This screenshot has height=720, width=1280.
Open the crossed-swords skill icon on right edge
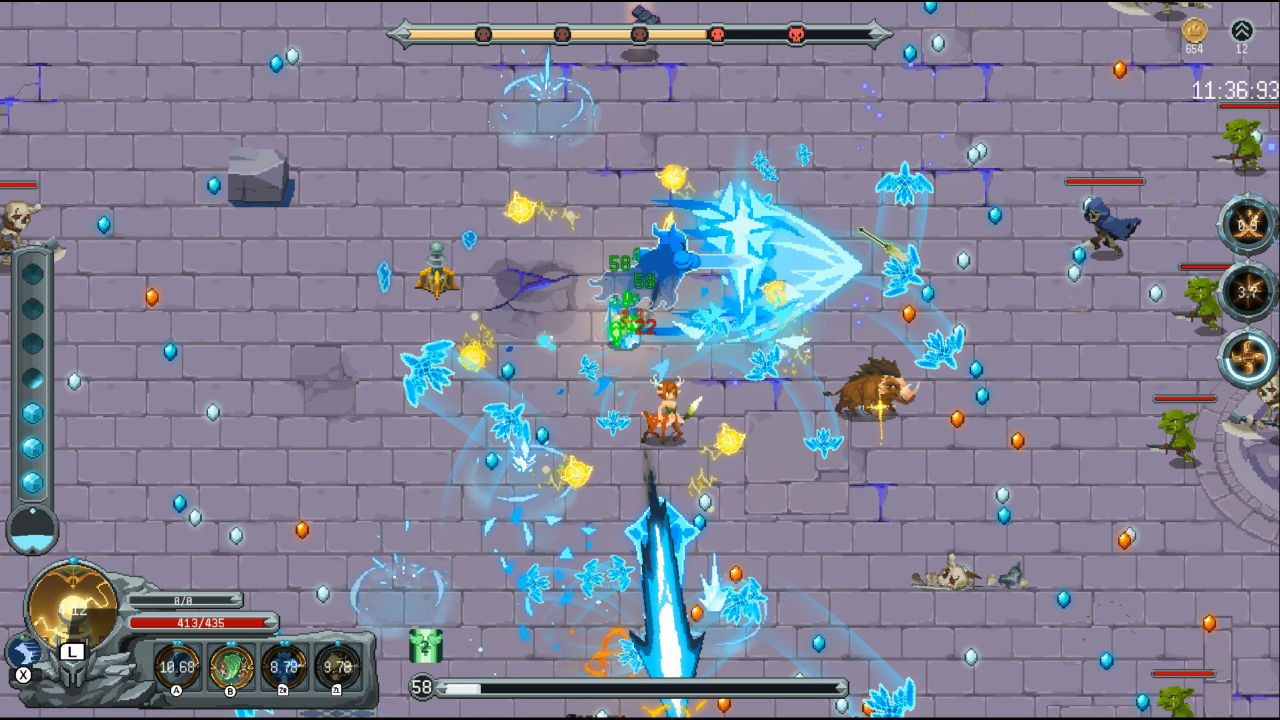tap(1247, 225)
